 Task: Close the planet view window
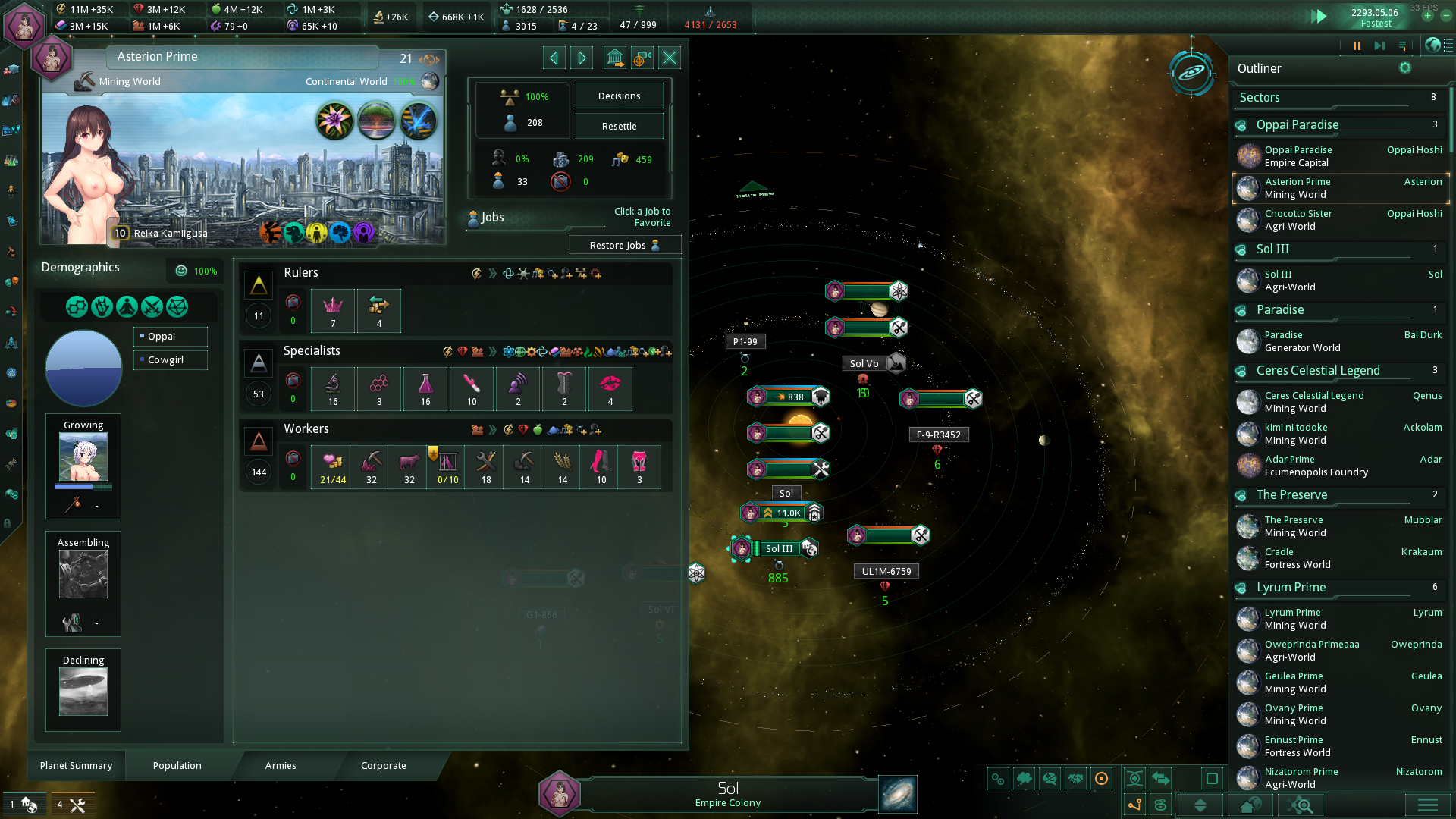670,58
